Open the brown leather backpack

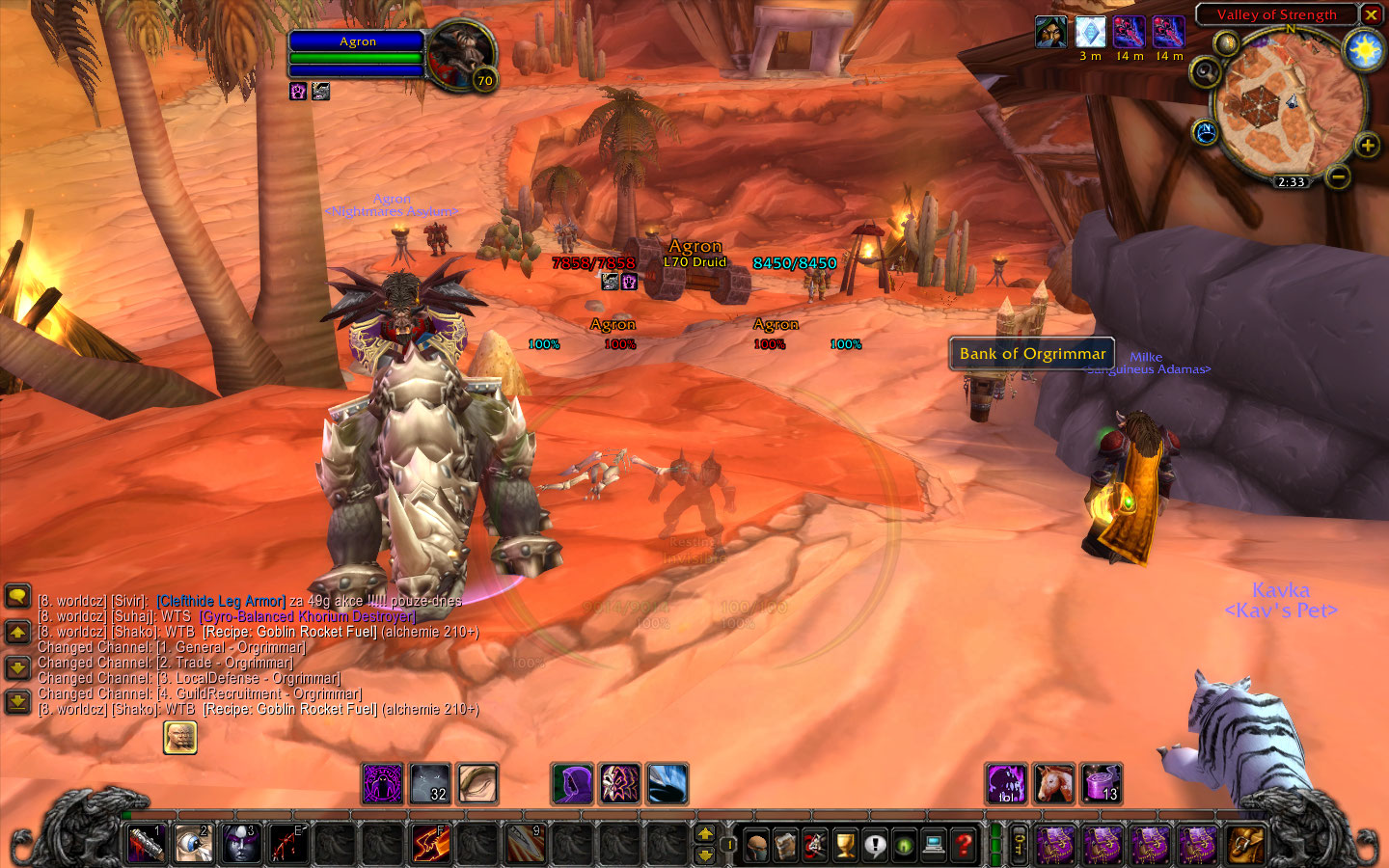point(1244,845)
